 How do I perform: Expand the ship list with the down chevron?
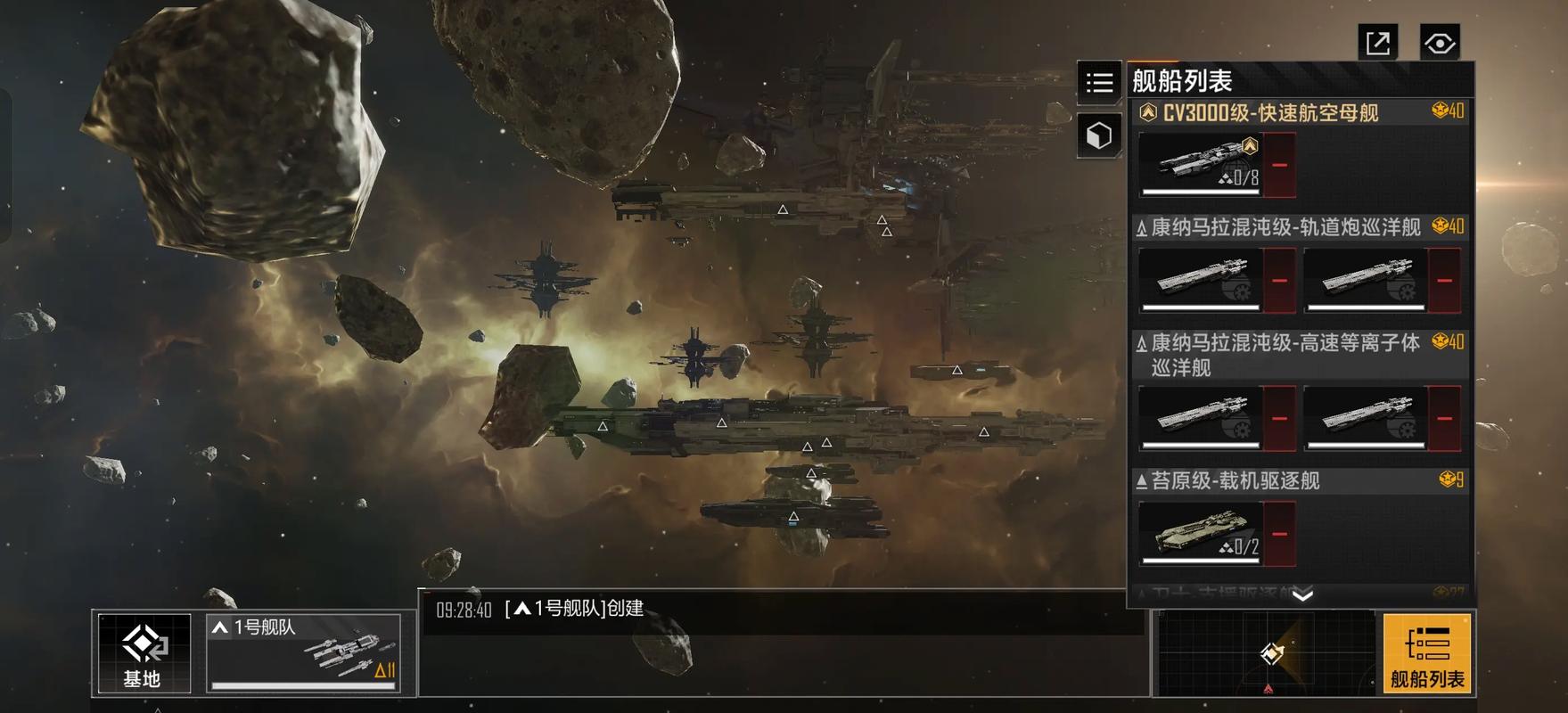tap(1302, 595)
